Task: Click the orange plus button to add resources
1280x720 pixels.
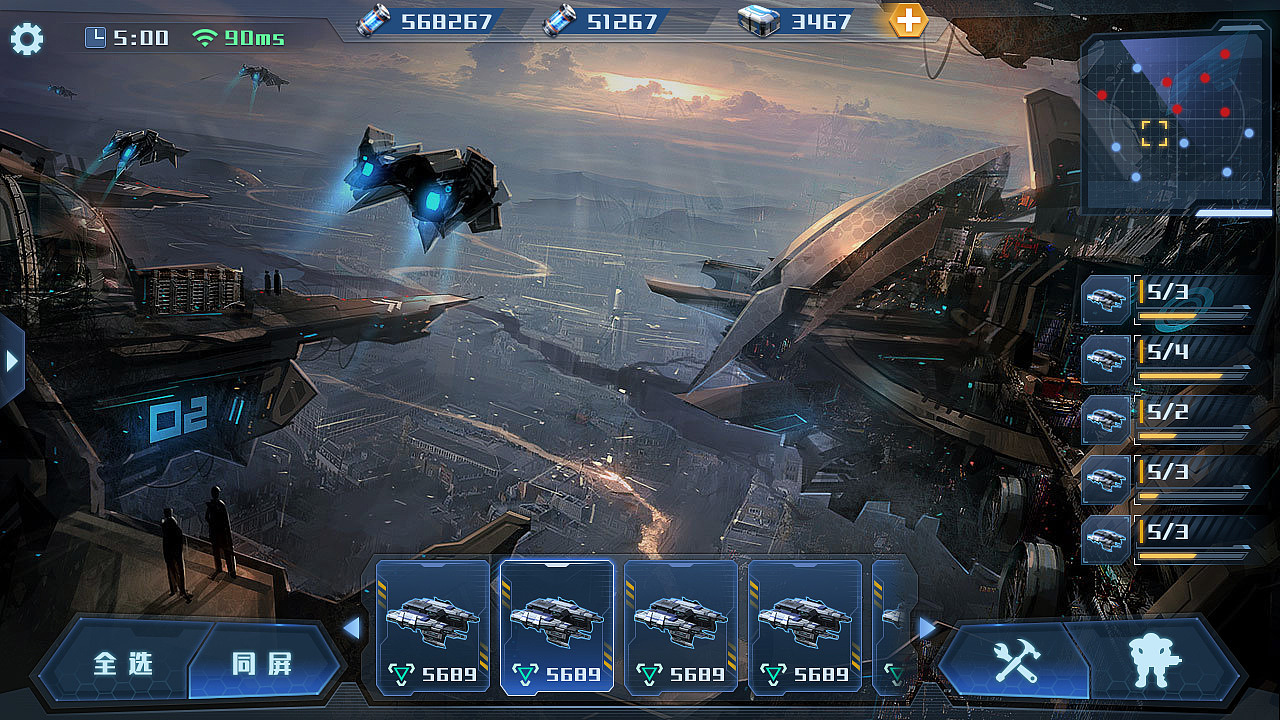Action: click(x=908, y=20)
